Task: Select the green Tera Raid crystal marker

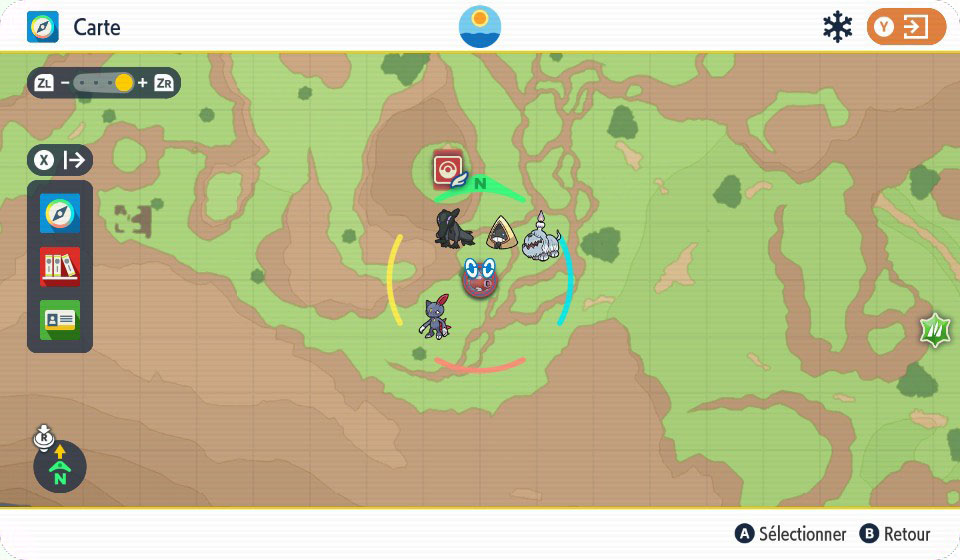Action: point(937,329)
